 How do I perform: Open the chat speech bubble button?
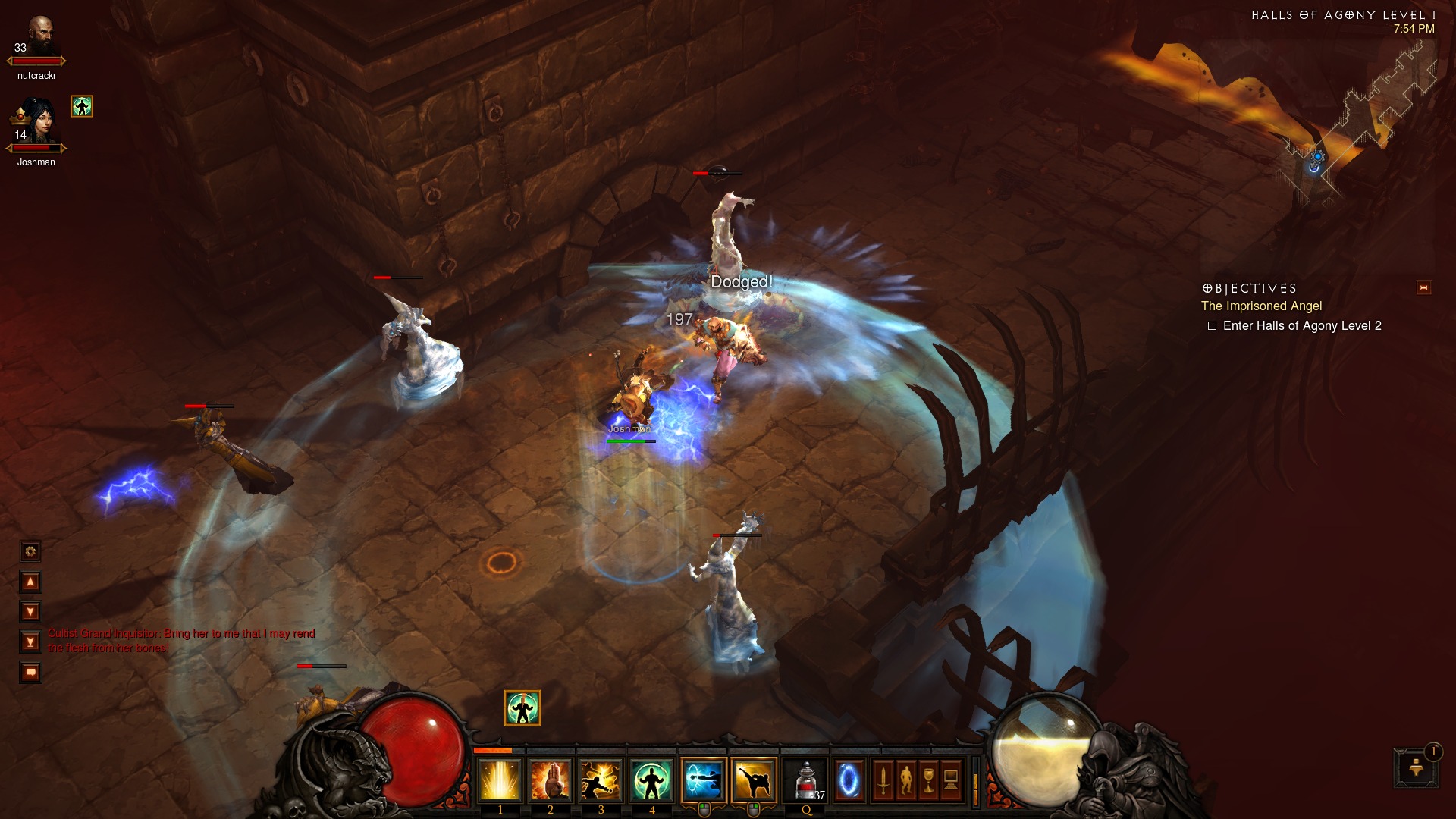pos(30,672)
